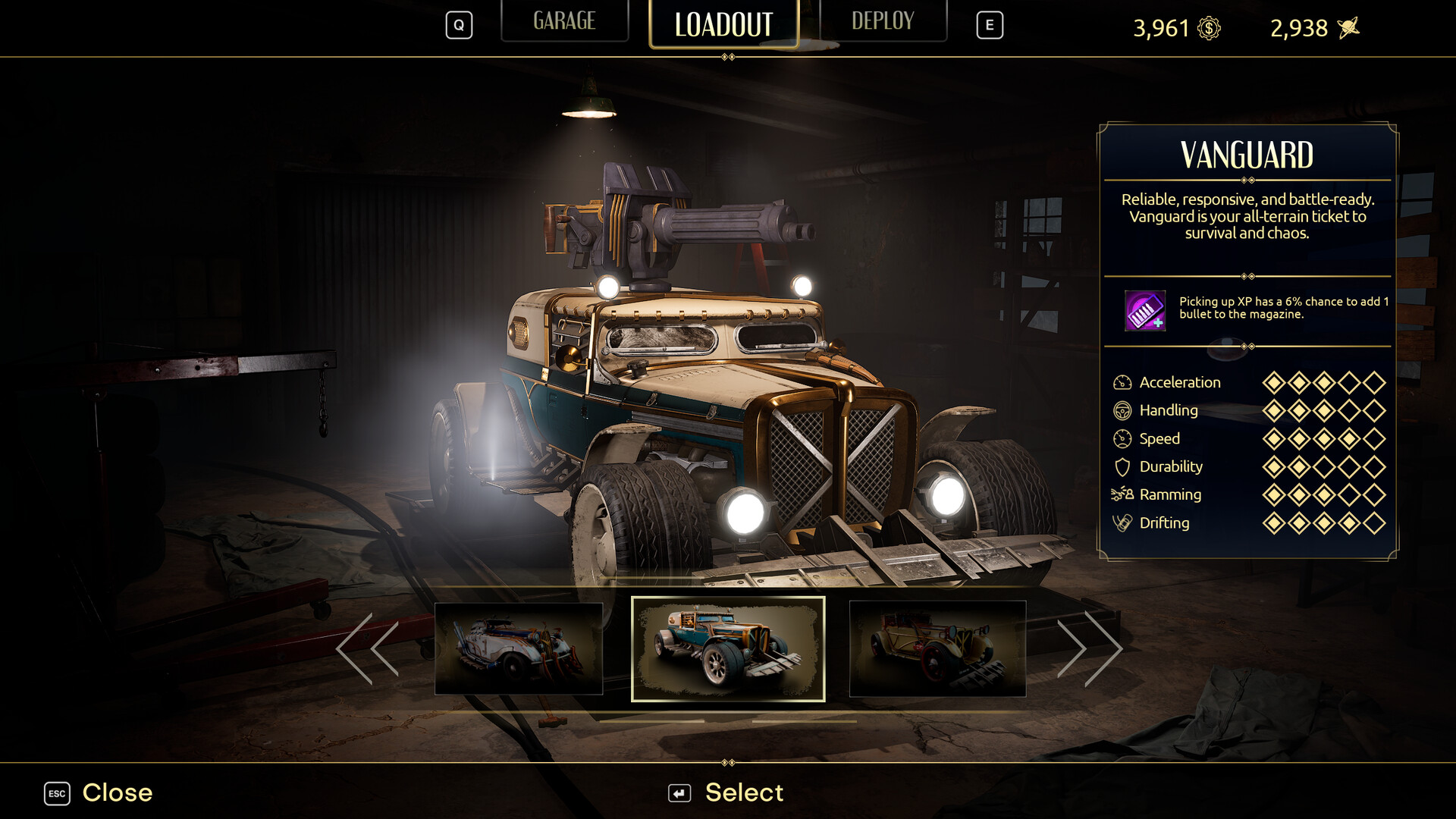This screenshot has height=819, width=1456.
Task: Show the previous vehicle with left arrow
Action: (x=368, y=649)
